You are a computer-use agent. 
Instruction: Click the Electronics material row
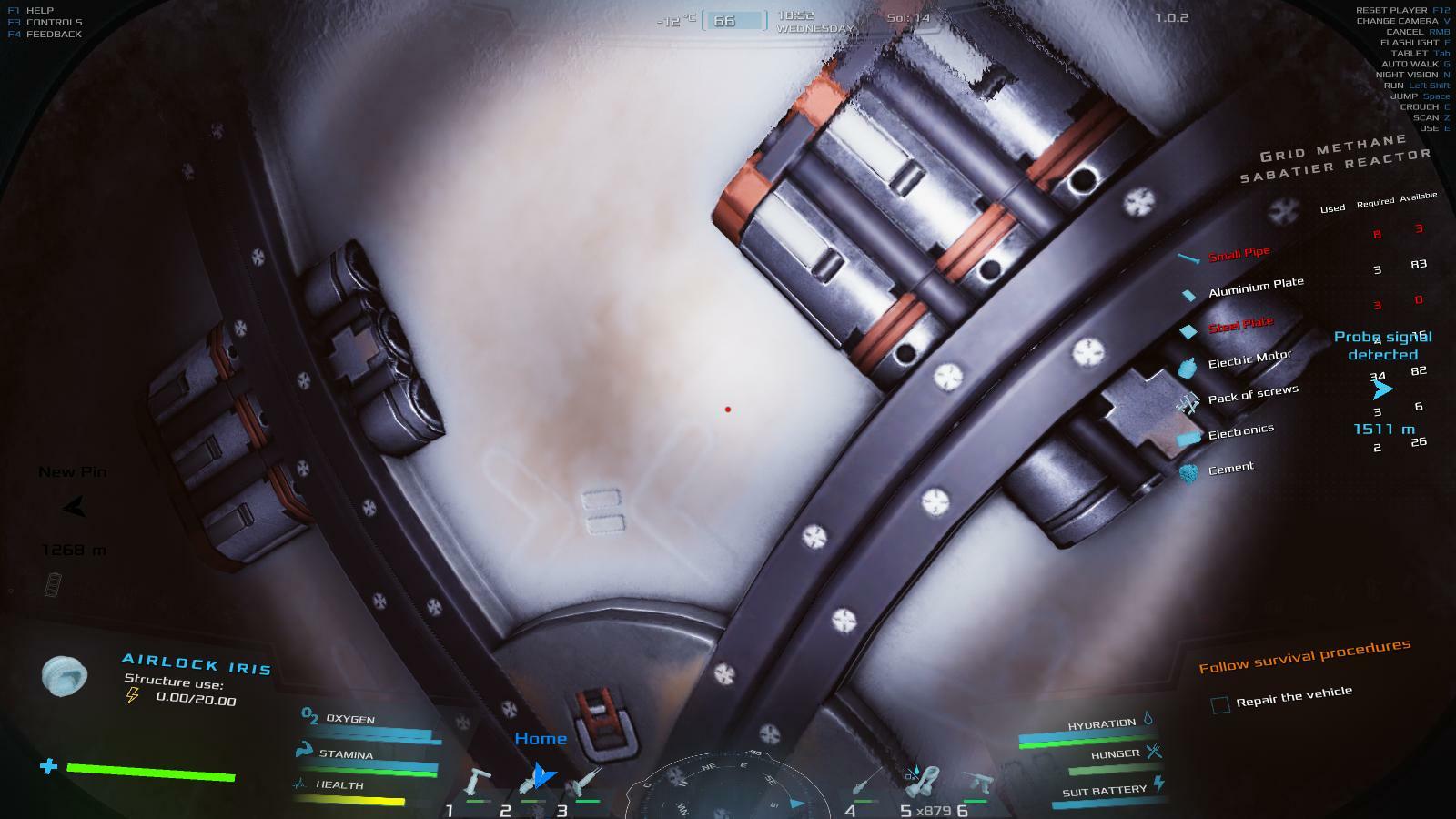(1240, 433)
